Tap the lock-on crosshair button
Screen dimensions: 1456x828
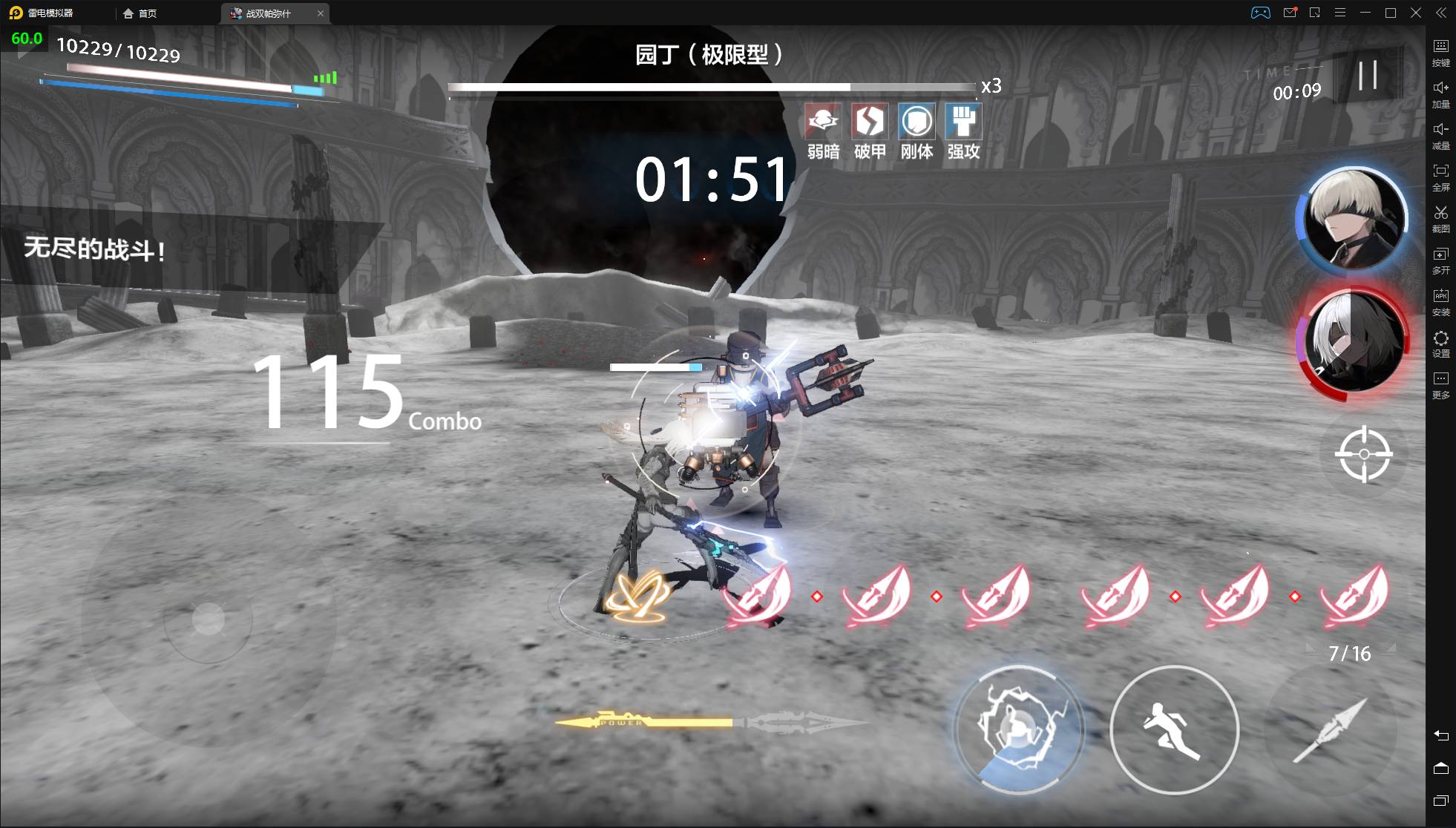click(x=1363, y=454)
